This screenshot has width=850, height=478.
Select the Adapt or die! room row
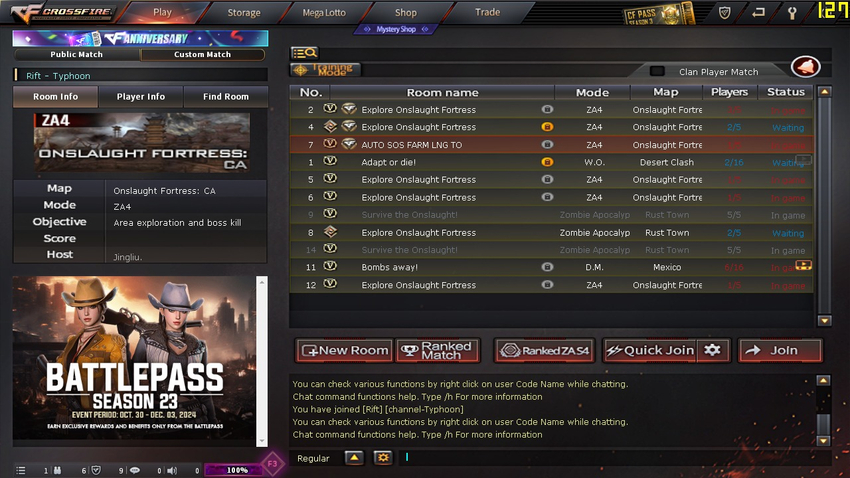(450, 162)
